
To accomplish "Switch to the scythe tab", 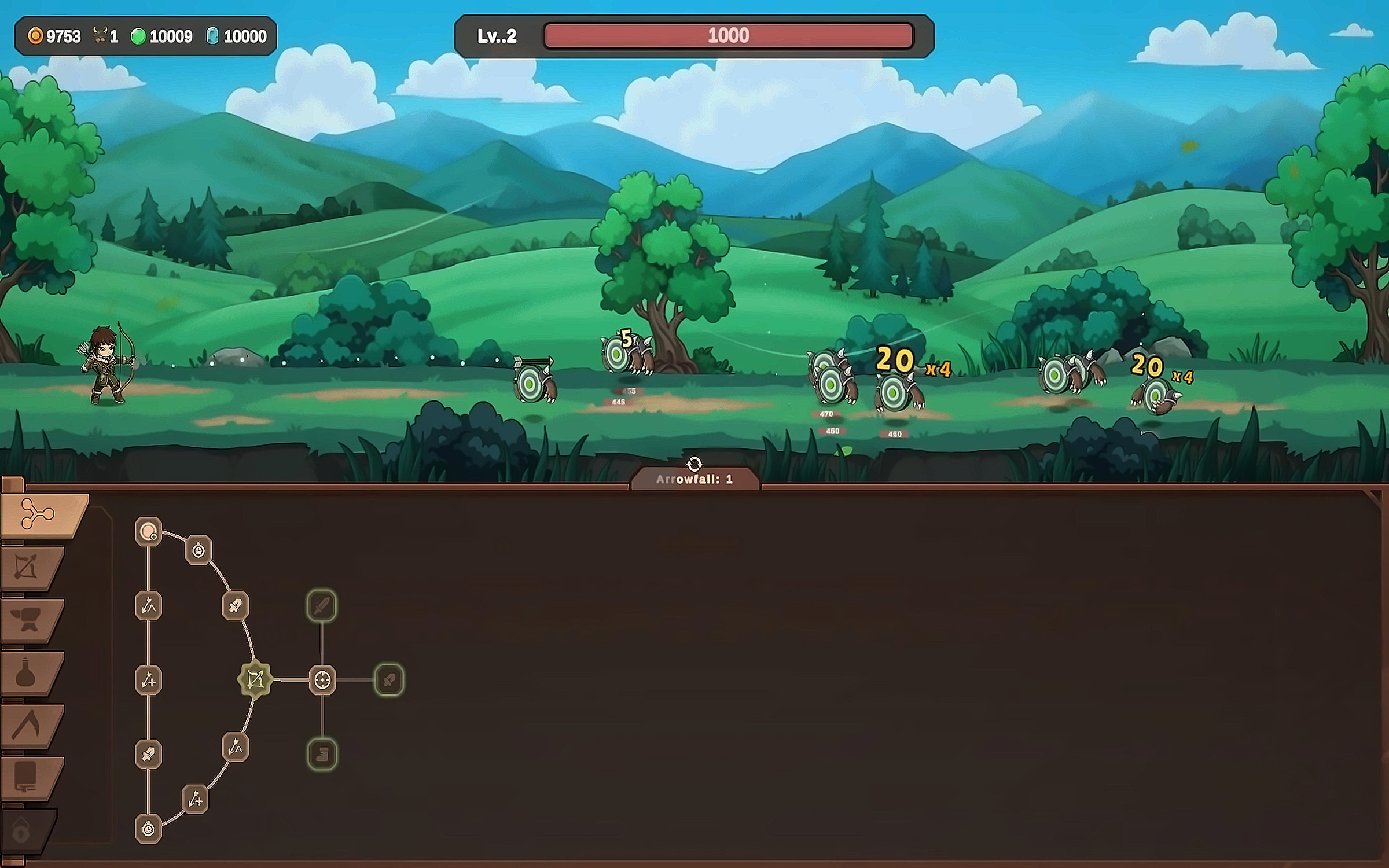I will [x=26, y=725].
